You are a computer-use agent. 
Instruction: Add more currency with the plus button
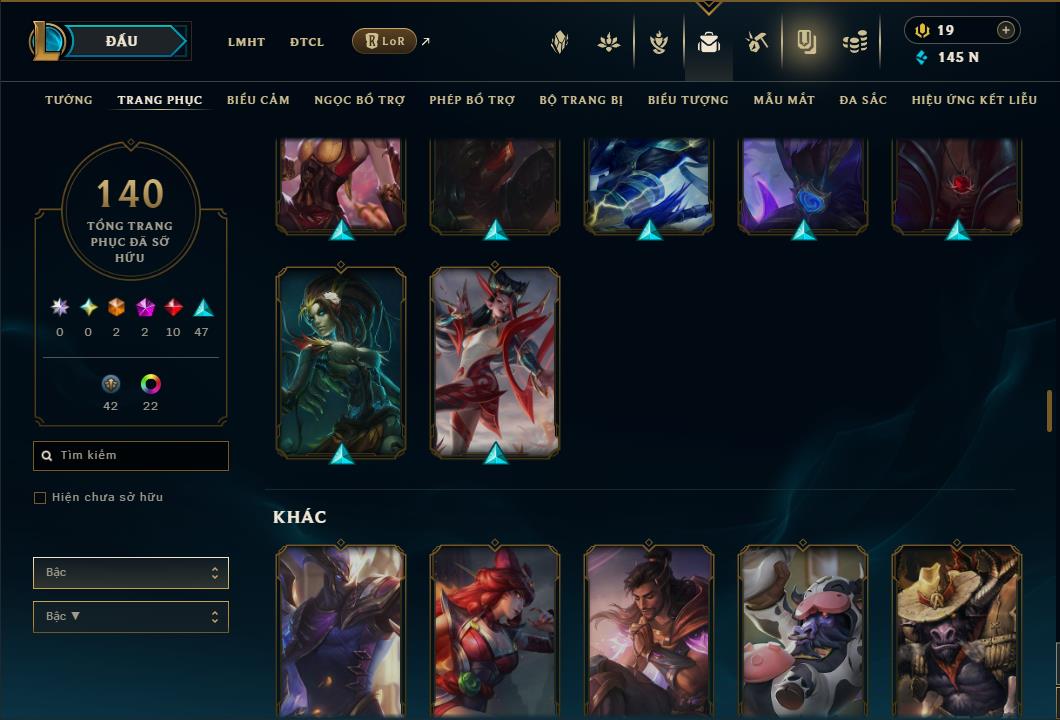pos(1005,30)
